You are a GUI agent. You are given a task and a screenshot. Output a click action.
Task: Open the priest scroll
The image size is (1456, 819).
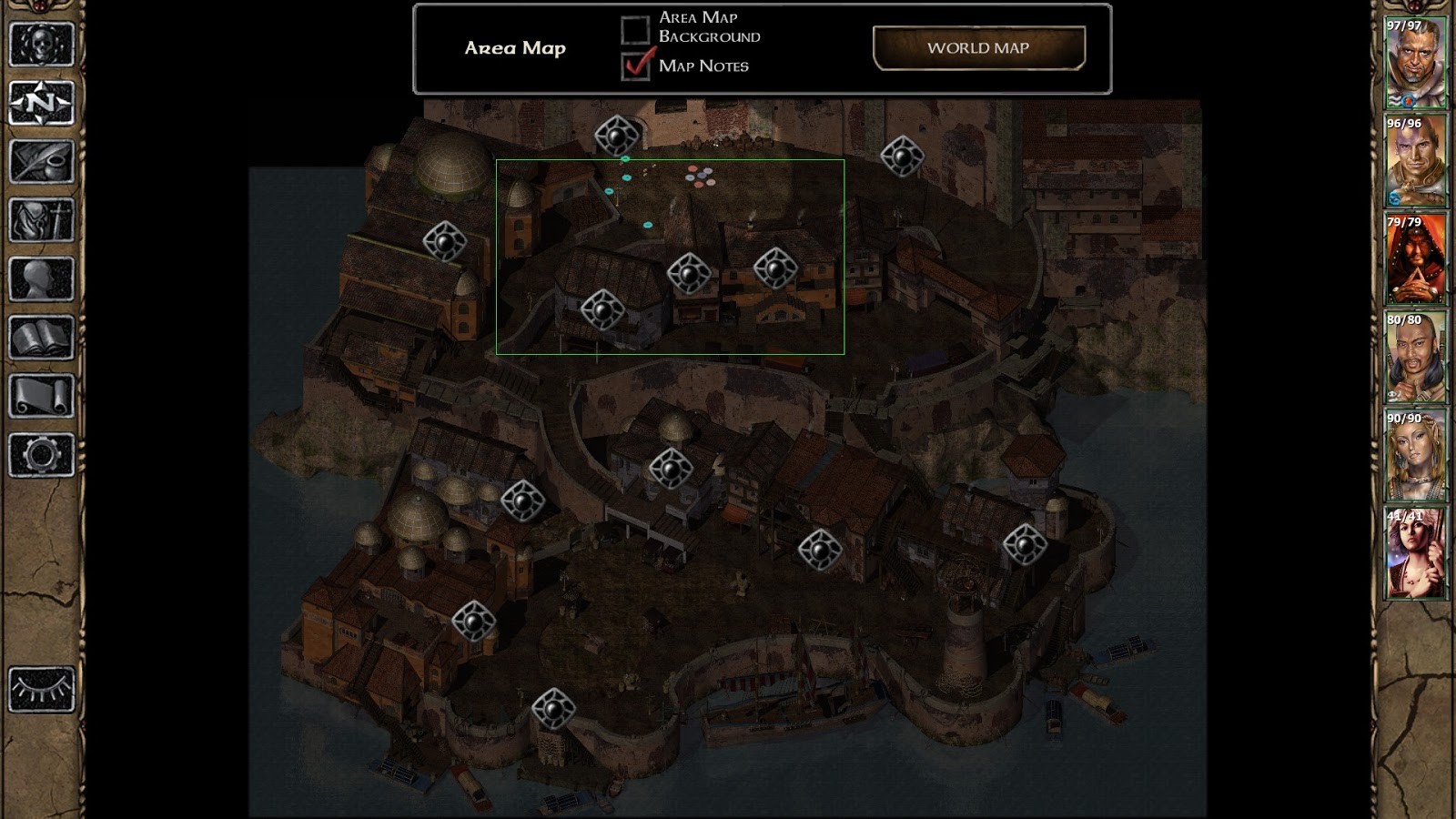click(x=41, y=397)
